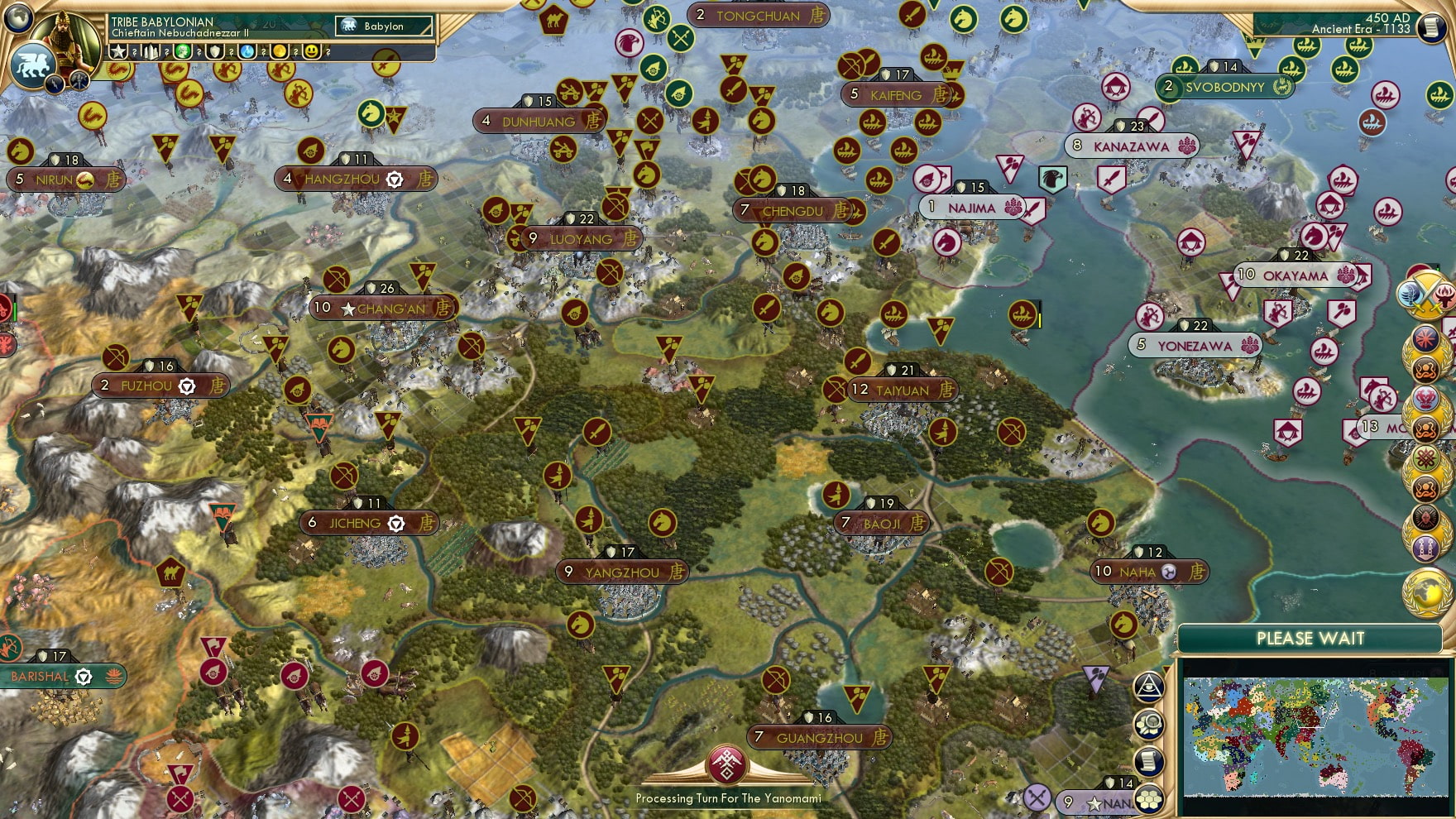Click the yellow smiley happiness icon in top bar

point(310,52)
